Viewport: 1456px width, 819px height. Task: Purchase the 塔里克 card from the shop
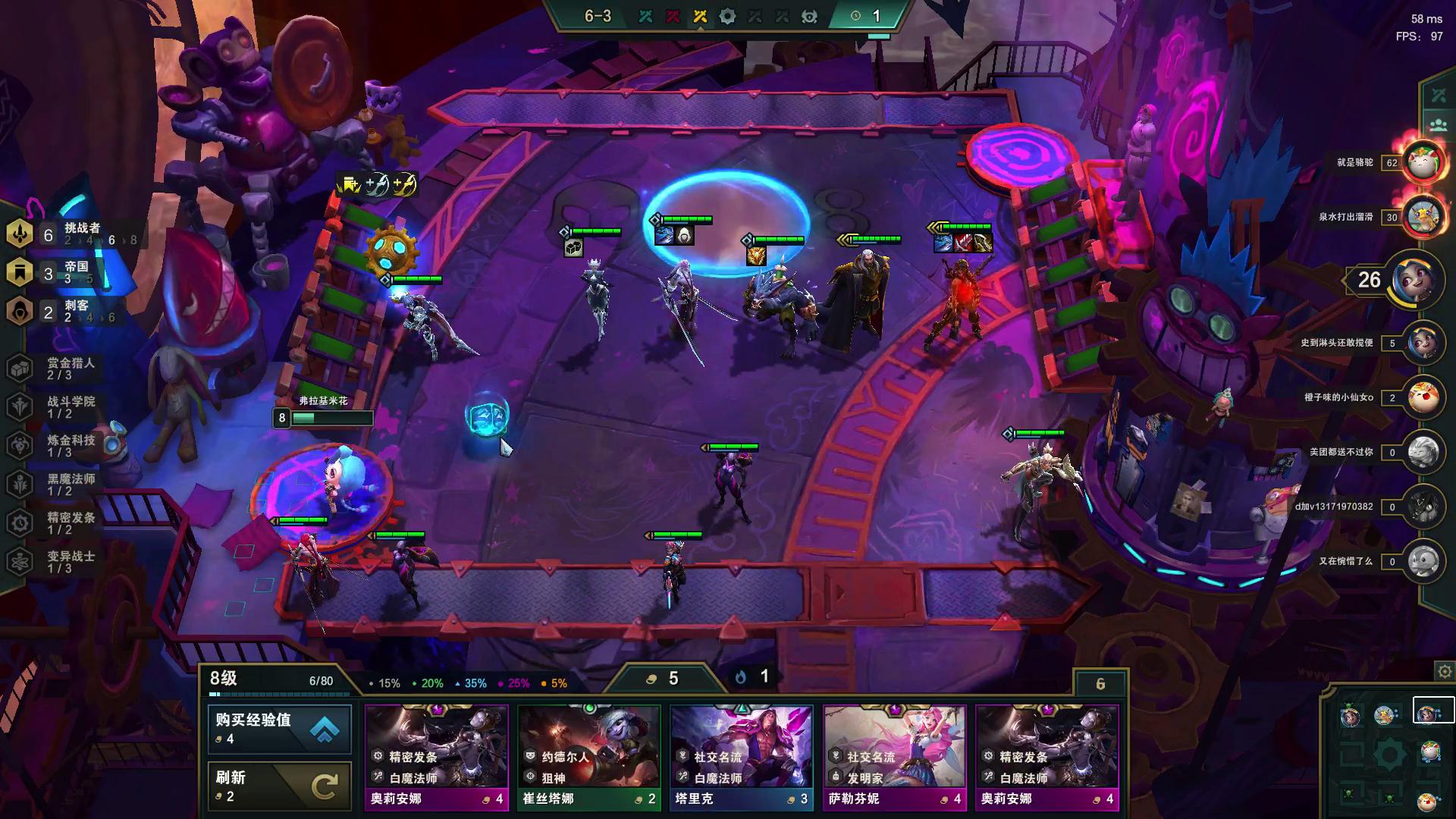tap(742, 757)
